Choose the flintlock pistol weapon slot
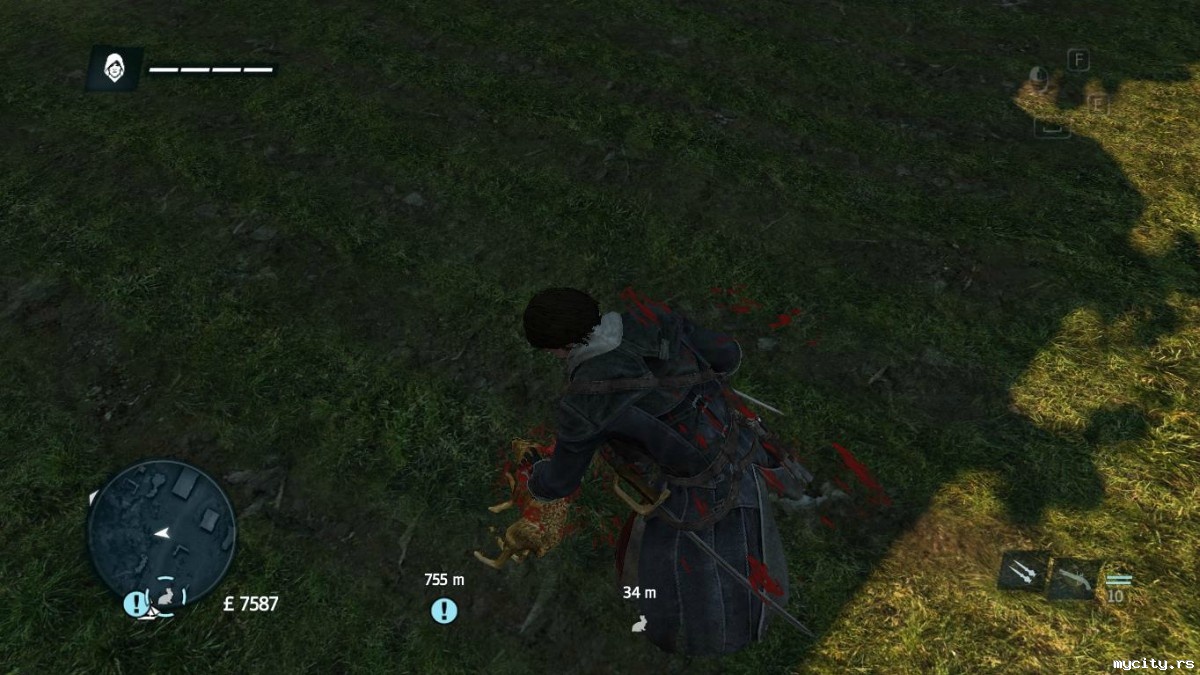The image size is (1200, 675). 1073,577
